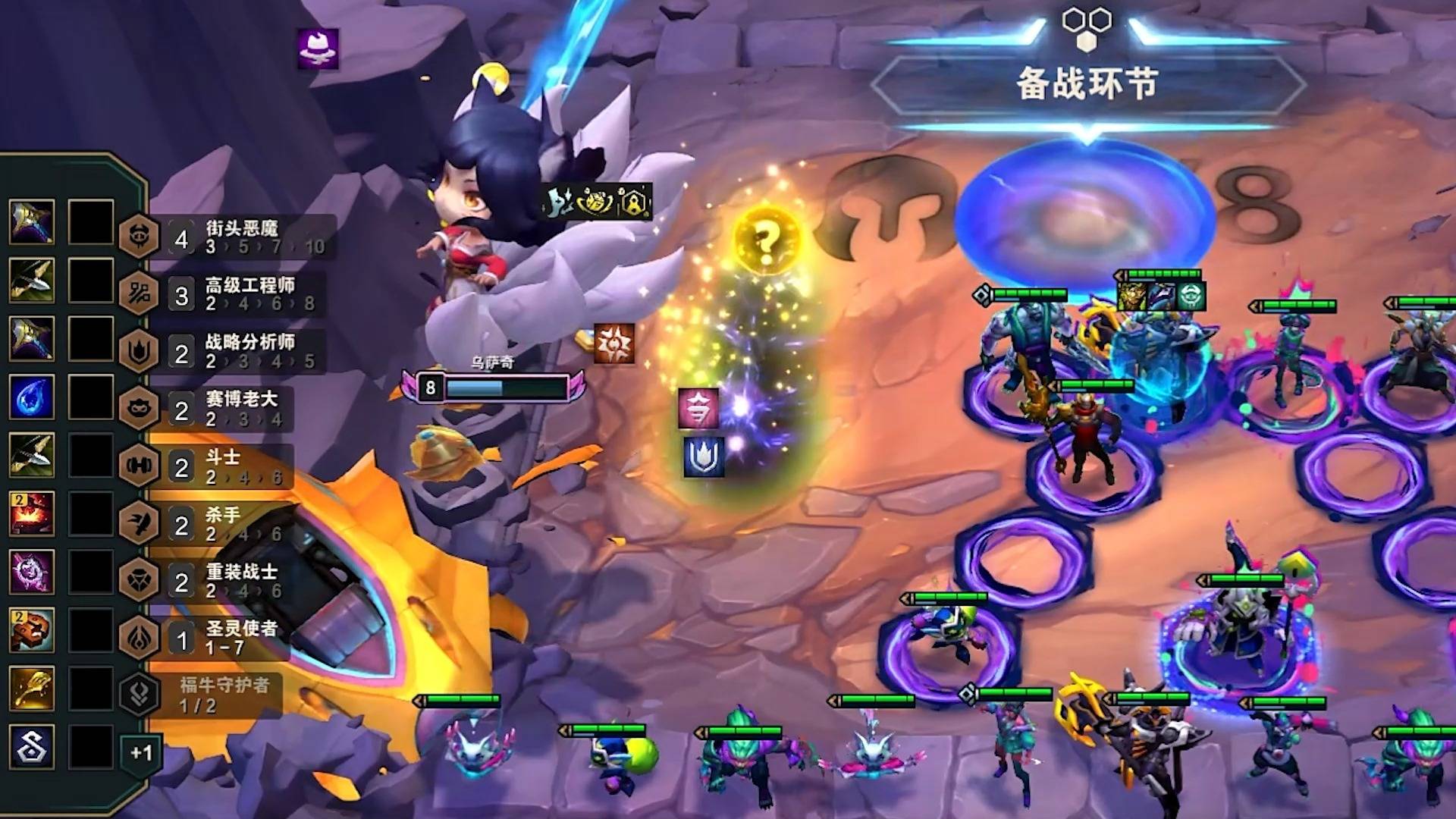Click the 斗士 trait entry
Viewport: 1456px width, 819px height.
click(221, 466)
